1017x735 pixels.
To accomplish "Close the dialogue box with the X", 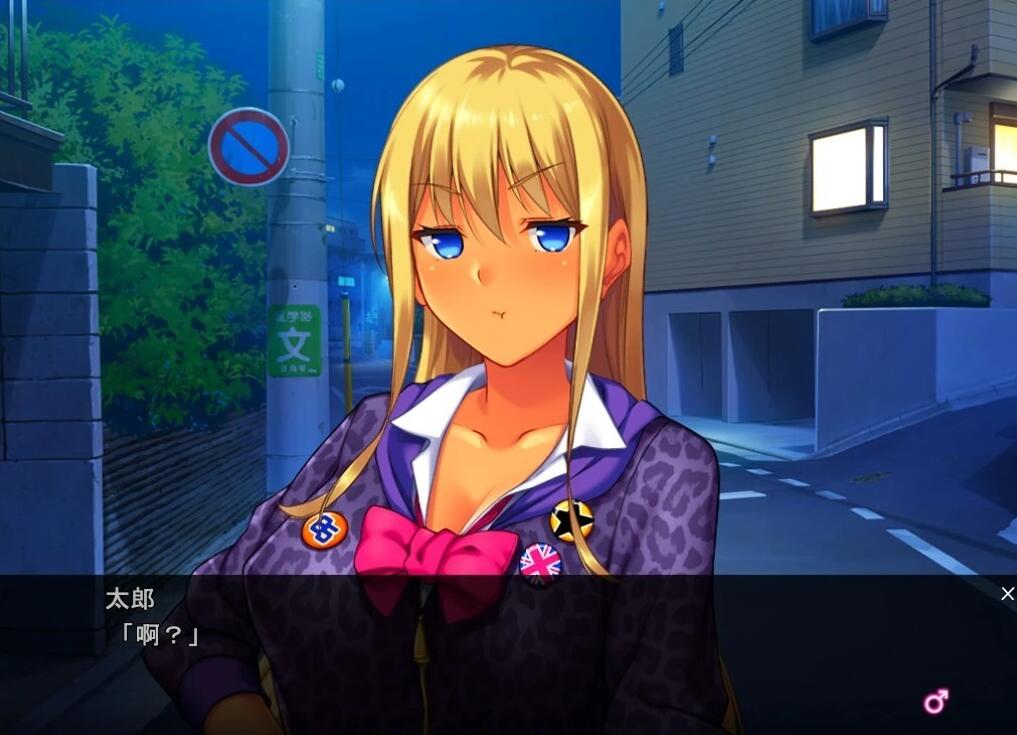I will tap(1007, 594).
